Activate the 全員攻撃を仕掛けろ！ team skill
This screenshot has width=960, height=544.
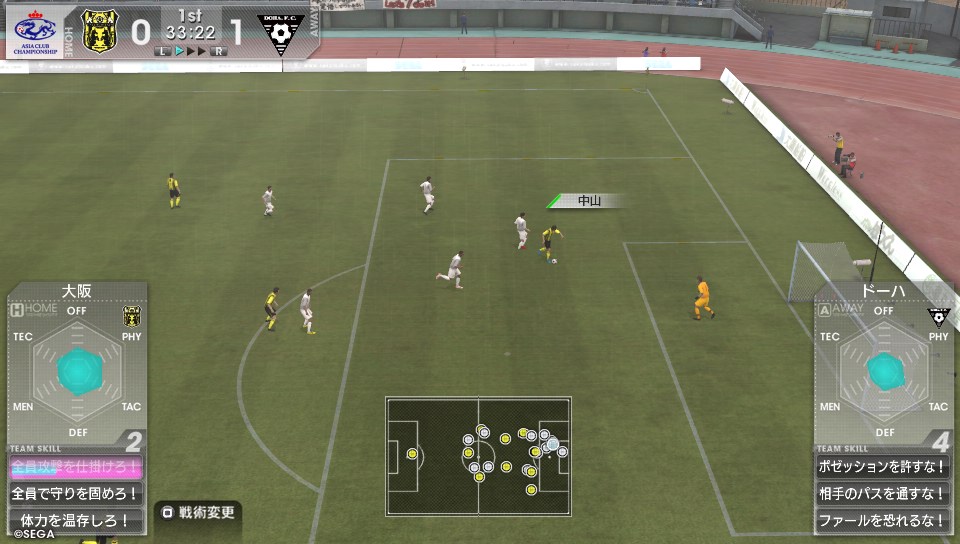pos(75,467)
